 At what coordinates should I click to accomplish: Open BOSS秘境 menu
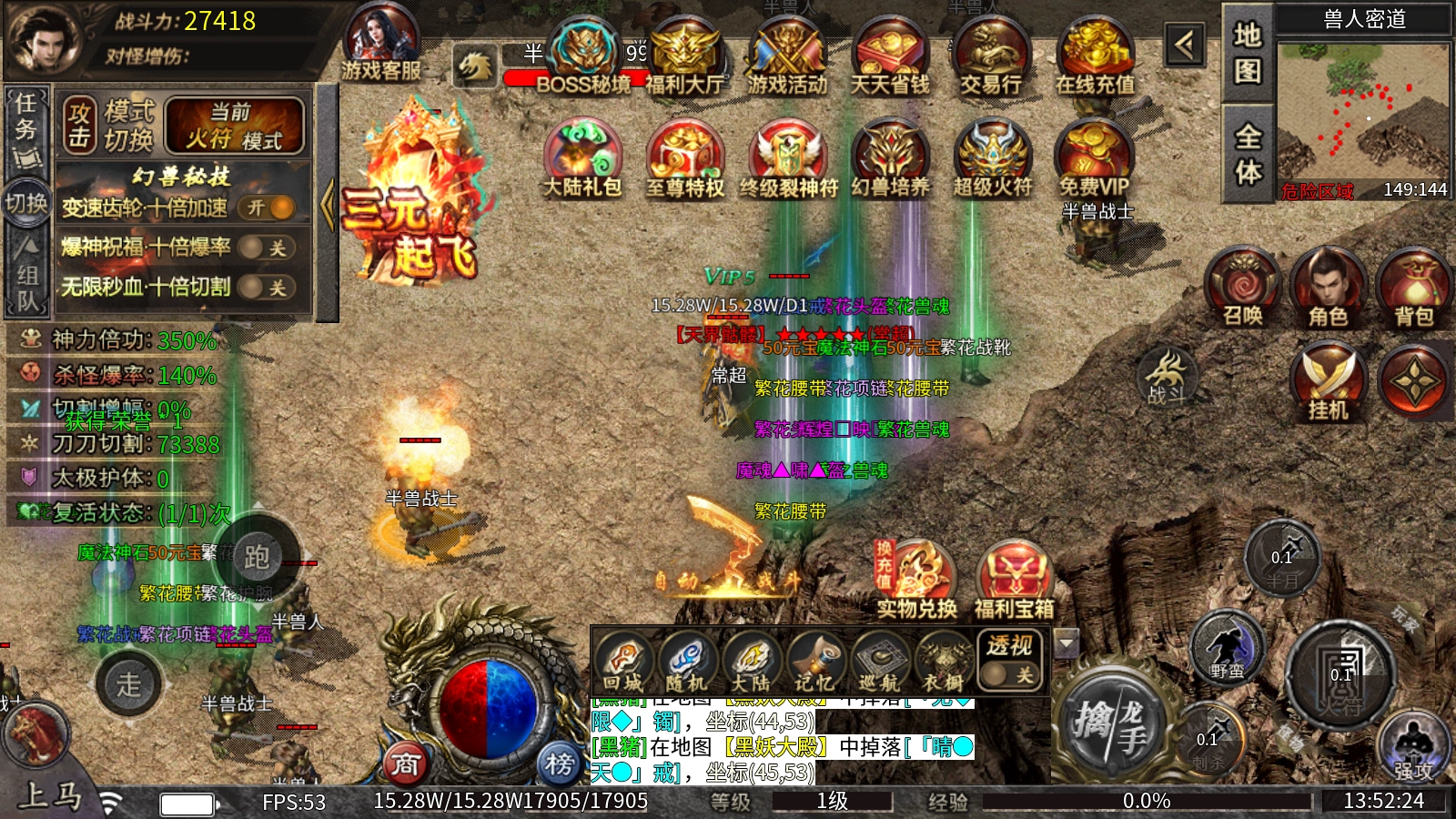pyautogui.click(x=583, y=56)
